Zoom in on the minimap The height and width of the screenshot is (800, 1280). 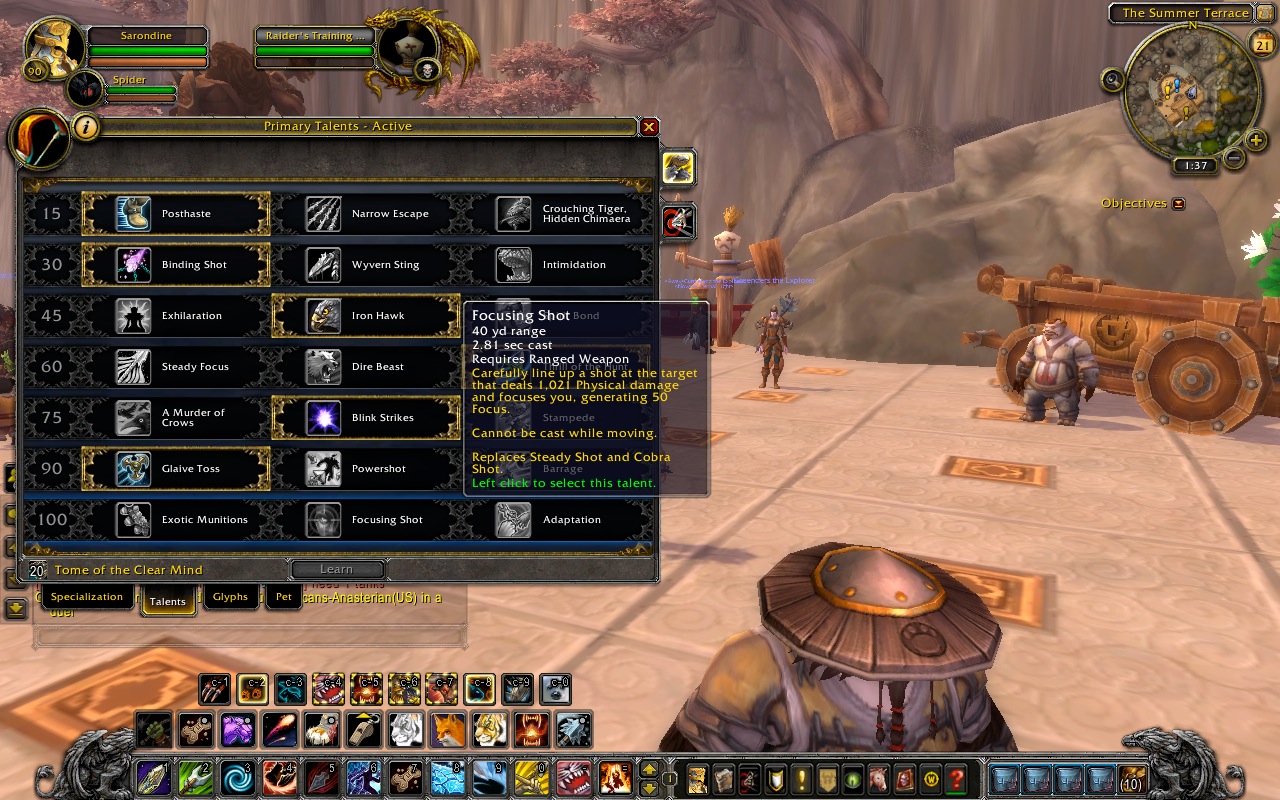coord(1257,140)
